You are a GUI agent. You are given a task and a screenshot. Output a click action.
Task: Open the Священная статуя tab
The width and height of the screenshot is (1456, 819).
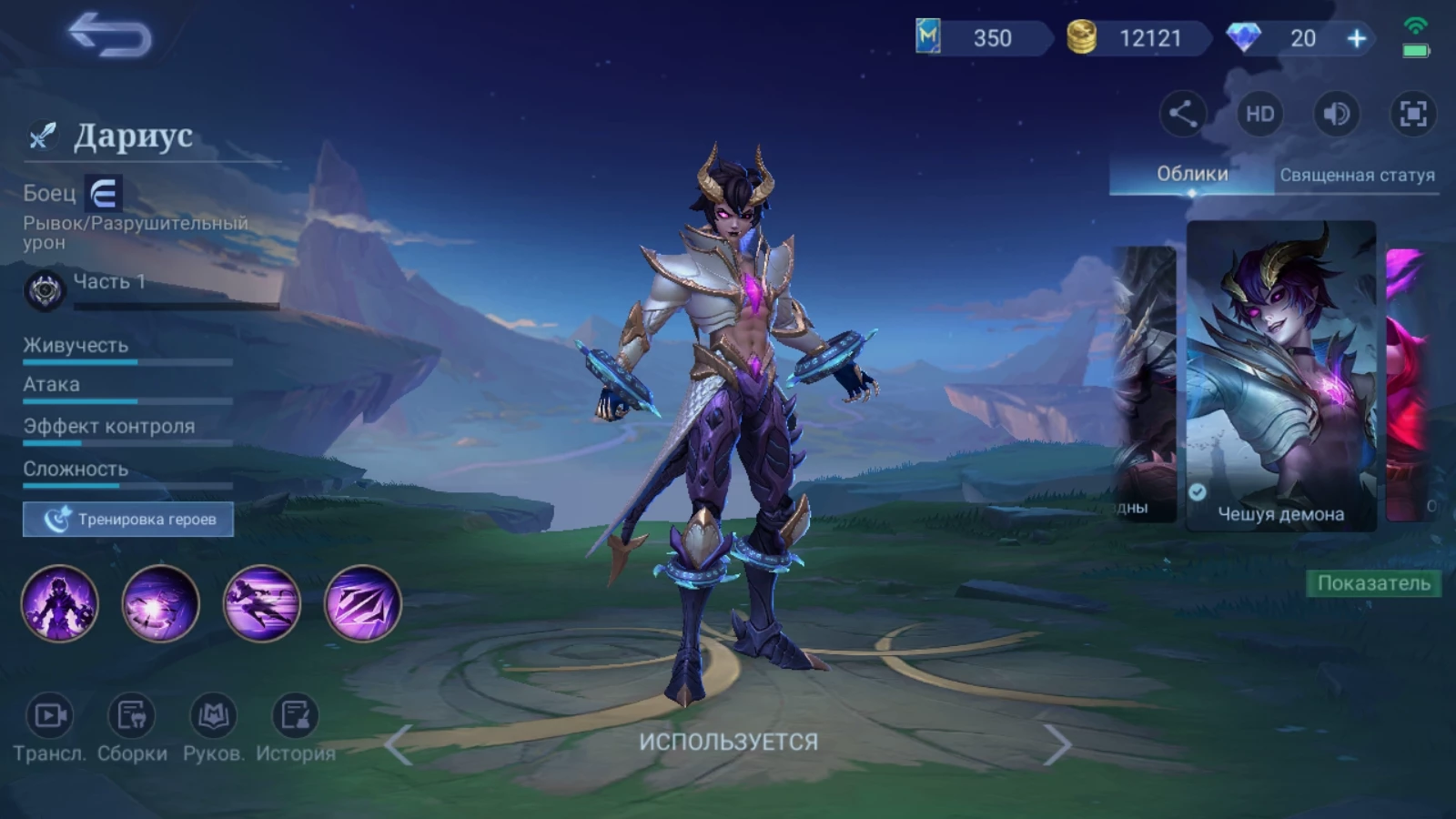1357,175
